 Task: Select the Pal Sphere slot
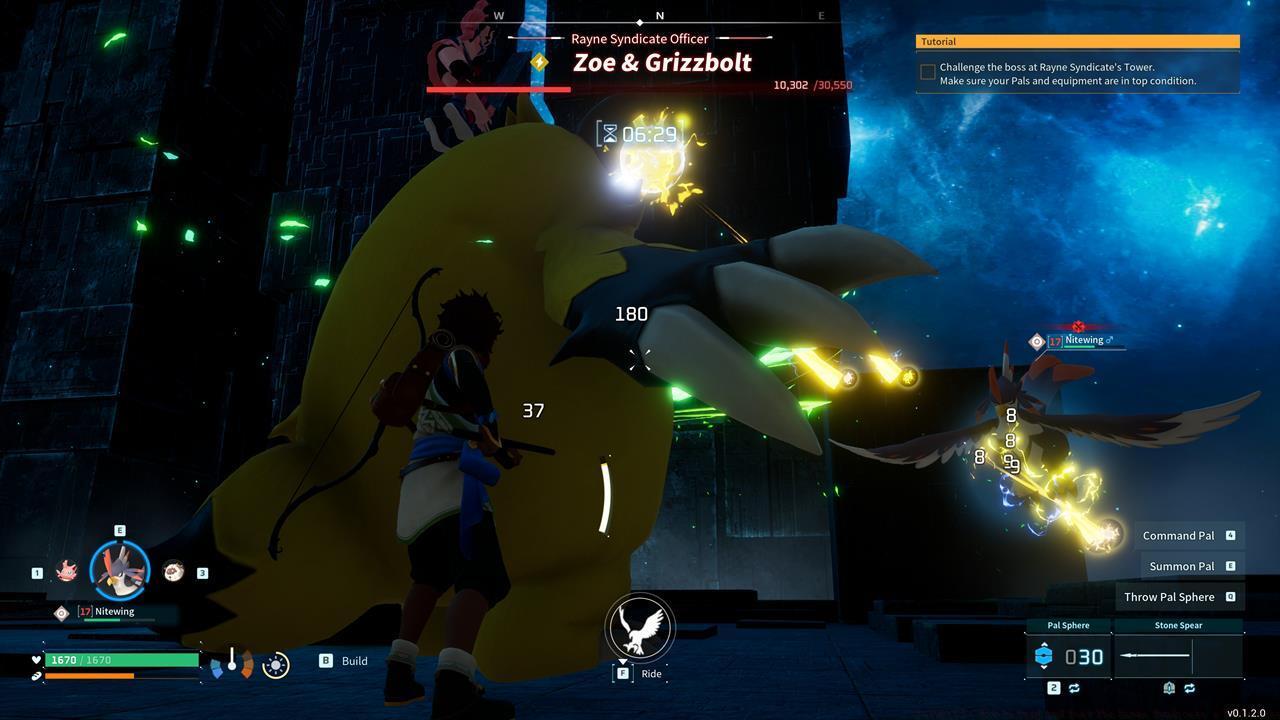click(1068, 656)
